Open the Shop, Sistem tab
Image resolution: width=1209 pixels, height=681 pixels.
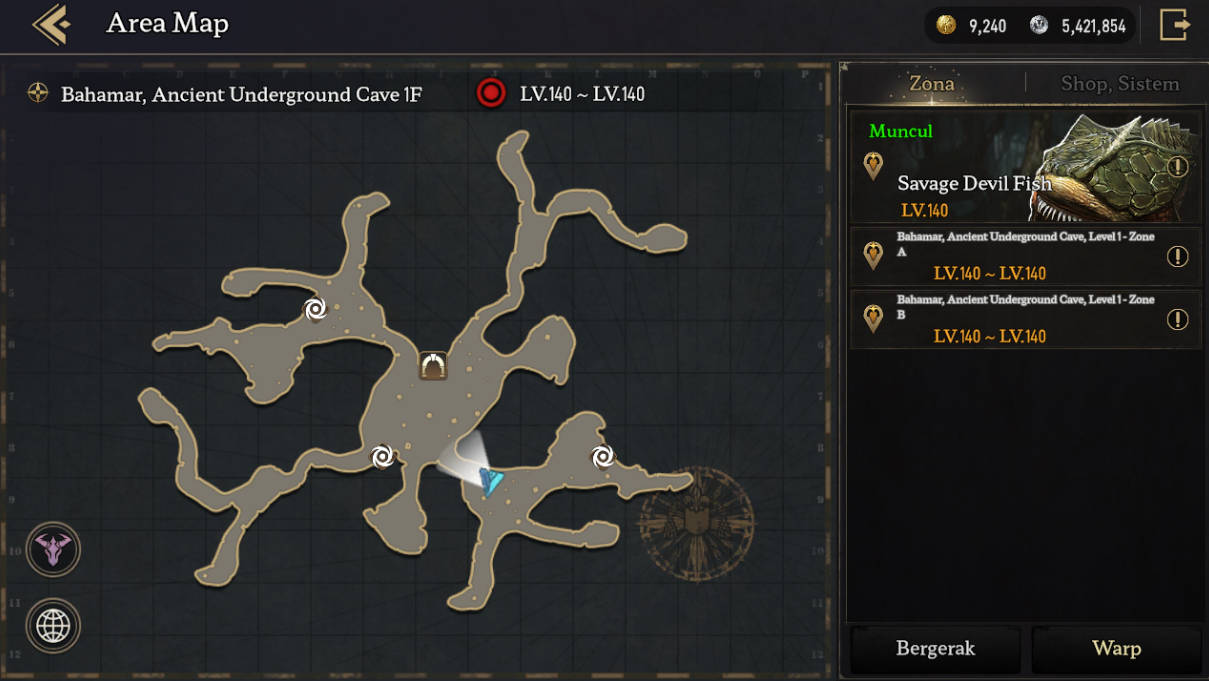pyautogui.click(x=1119, y=84)
